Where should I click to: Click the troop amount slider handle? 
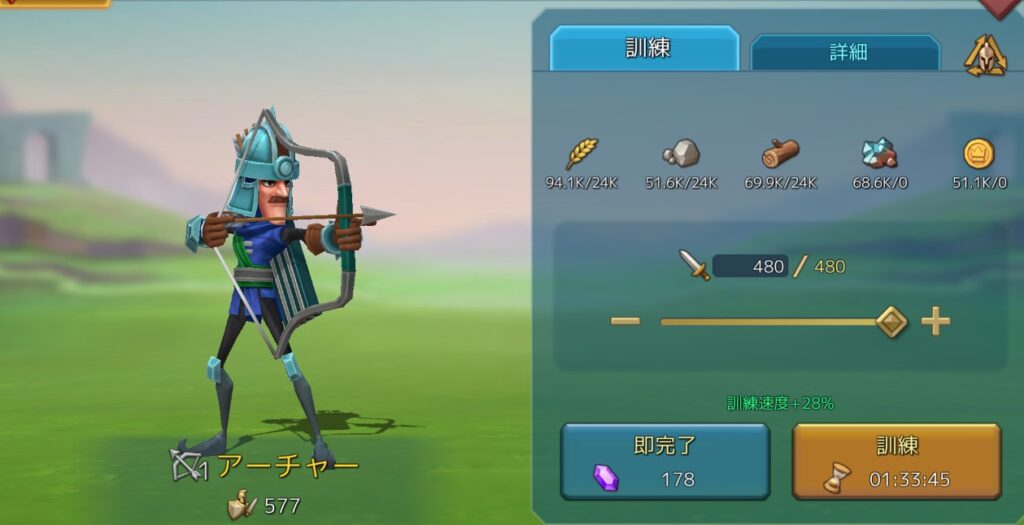(890, 322)
